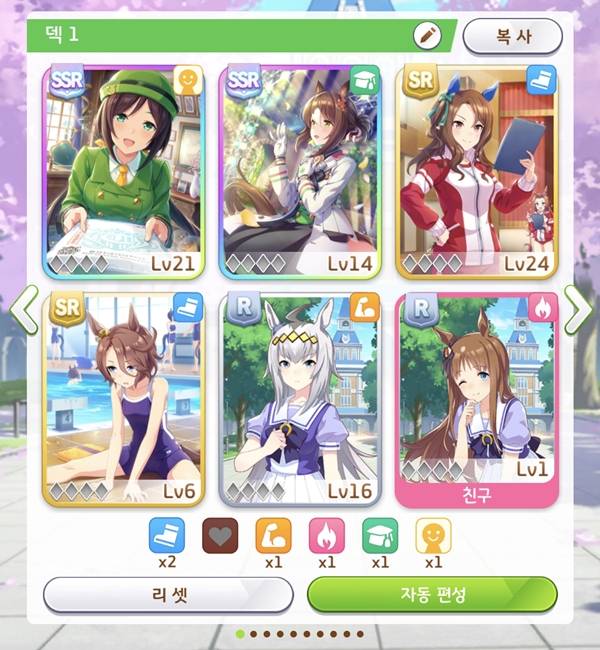The image size is (600, 650).
Task: Select the SR red-jacket card Lv24
Action: coord(476,171)
